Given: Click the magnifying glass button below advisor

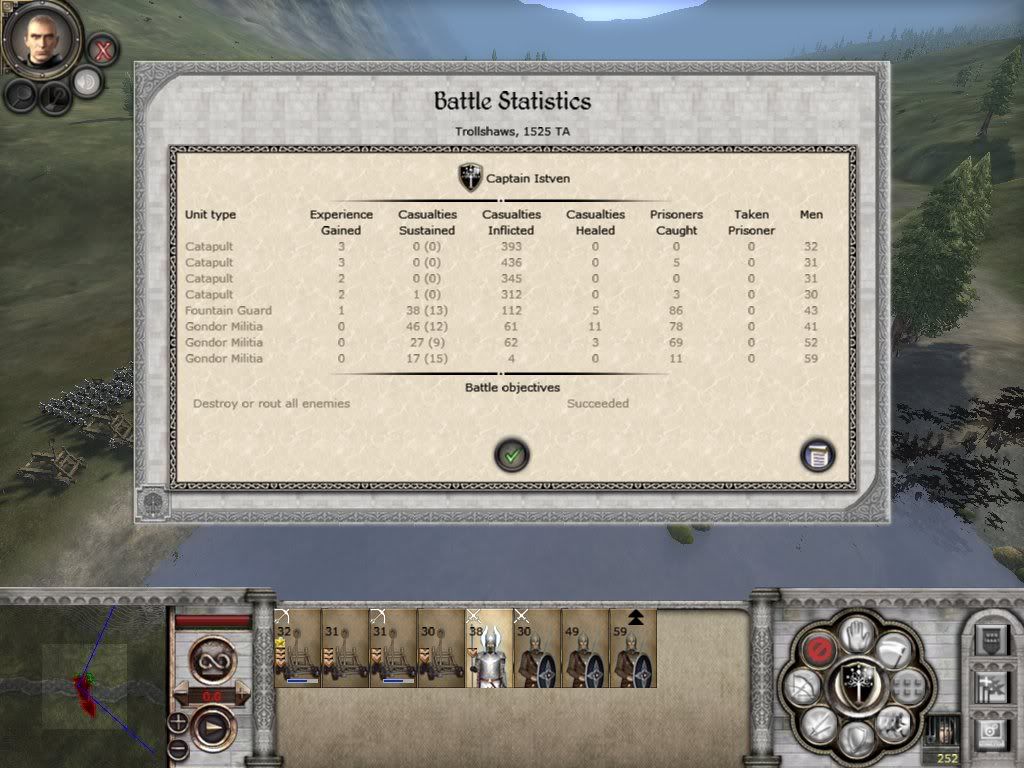Looking at the screenshot, I should tap(21, 95).
